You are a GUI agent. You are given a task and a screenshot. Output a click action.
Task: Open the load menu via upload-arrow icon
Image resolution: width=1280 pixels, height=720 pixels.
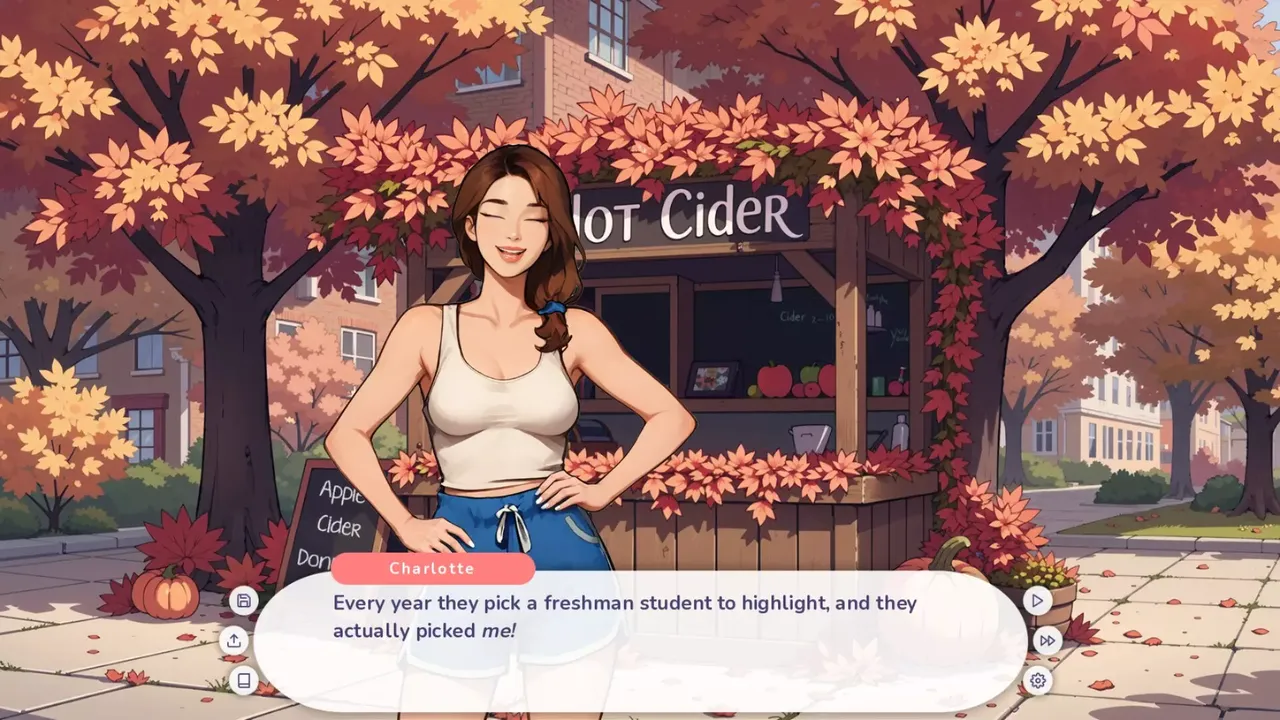pos(234,641)
